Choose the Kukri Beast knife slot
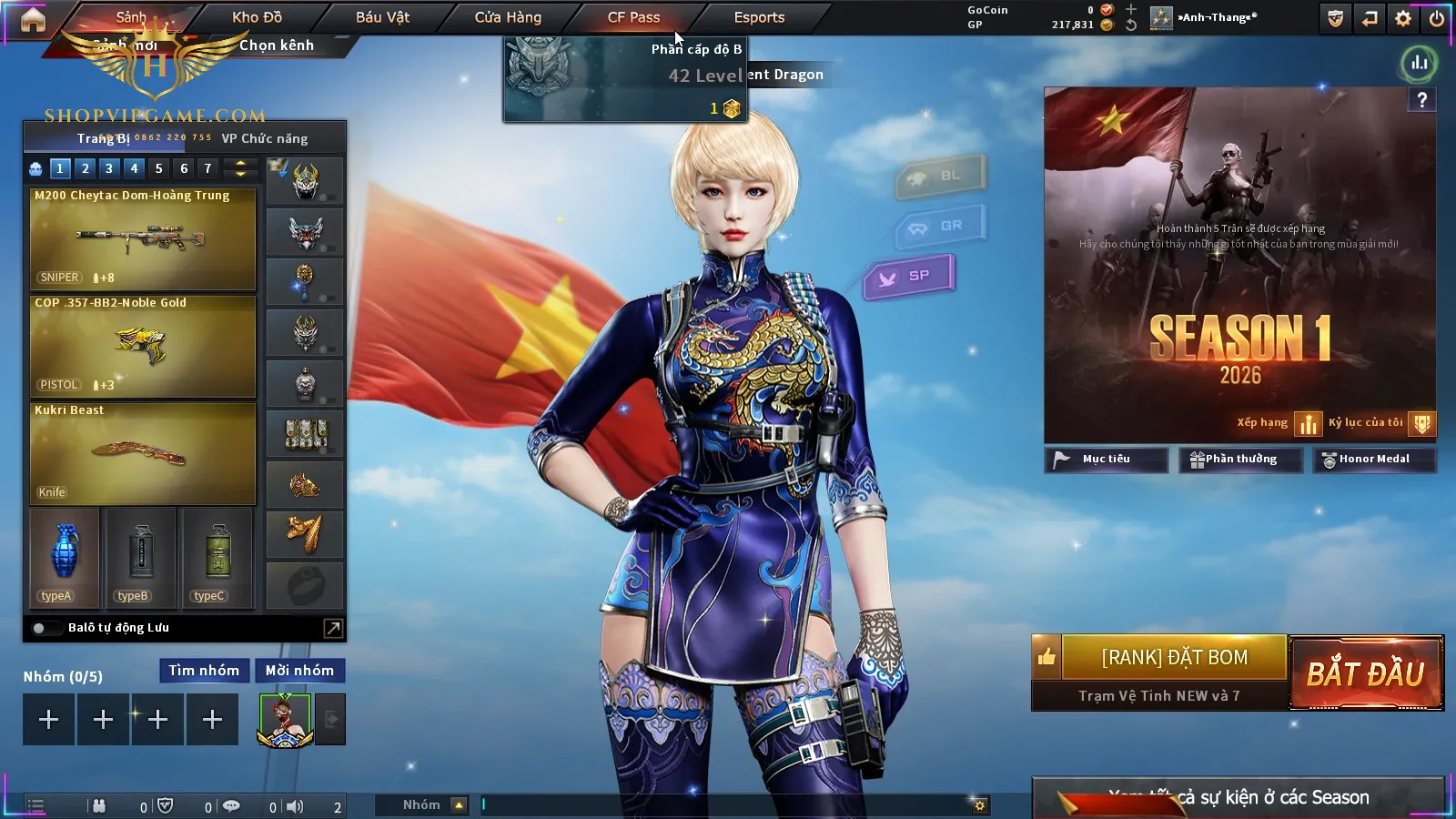1456x819 pixels. [x=143, y=453]
